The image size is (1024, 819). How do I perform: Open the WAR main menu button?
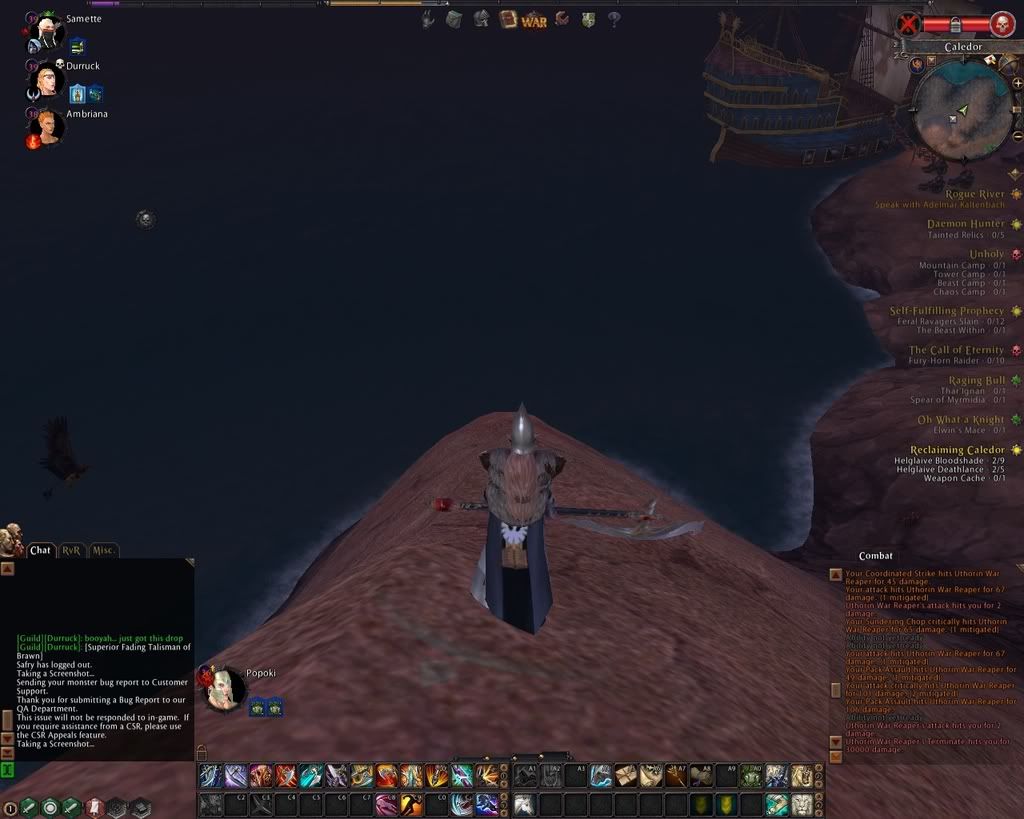point(534,19)
